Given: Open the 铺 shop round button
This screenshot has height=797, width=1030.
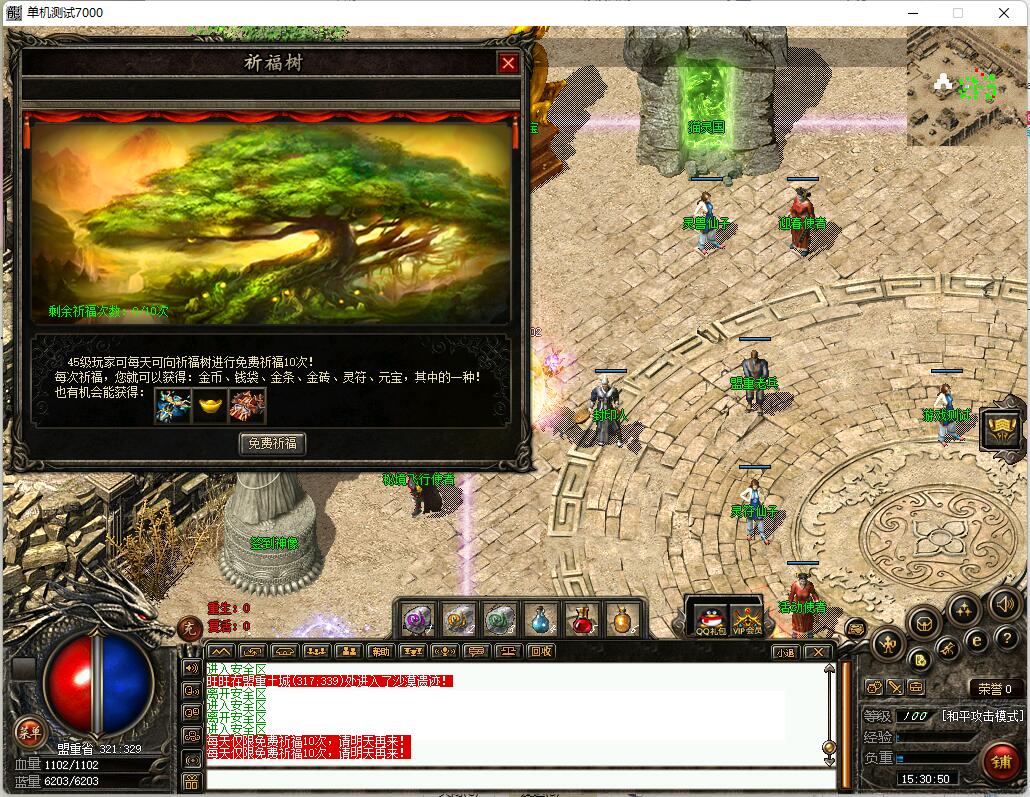Looking at the screenshot, I should pyautogui.click(x=1001, y=762).
